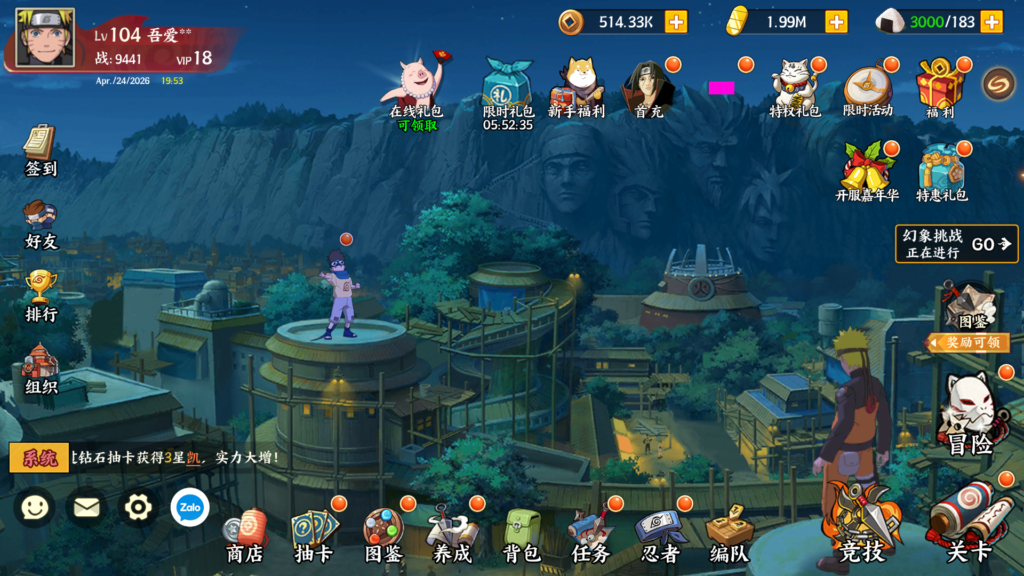Image resolution: width=1024 pixels, height=576 pixels.
Task: Open the 组织 guild menu
Action: coord(41,368)
